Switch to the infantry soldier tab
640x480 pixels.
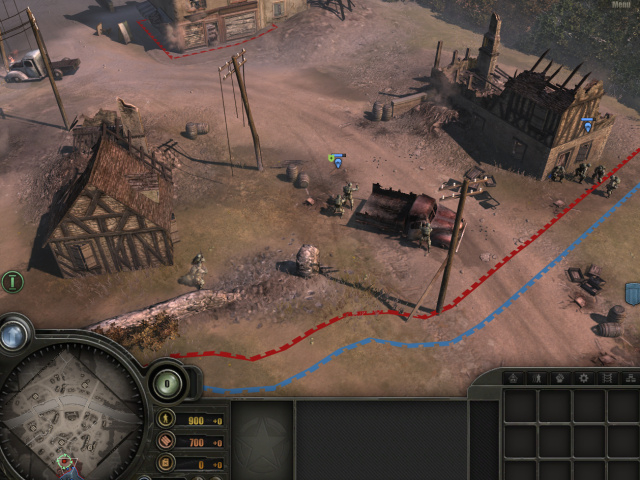coord(537,378)
